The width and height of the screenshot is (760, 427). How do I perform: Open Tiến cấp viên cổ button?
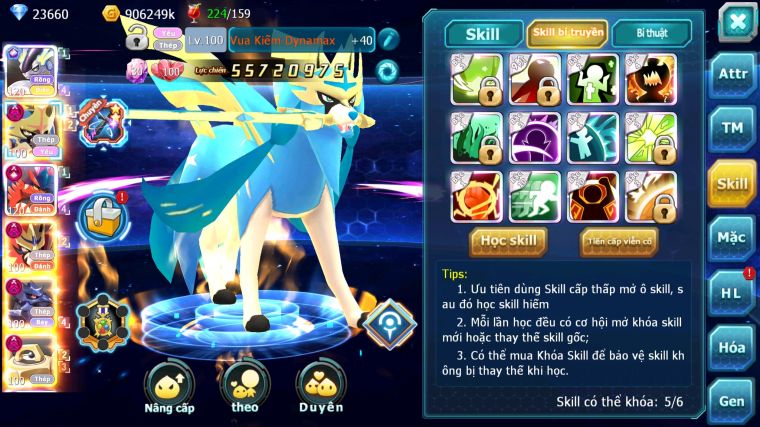618,241
